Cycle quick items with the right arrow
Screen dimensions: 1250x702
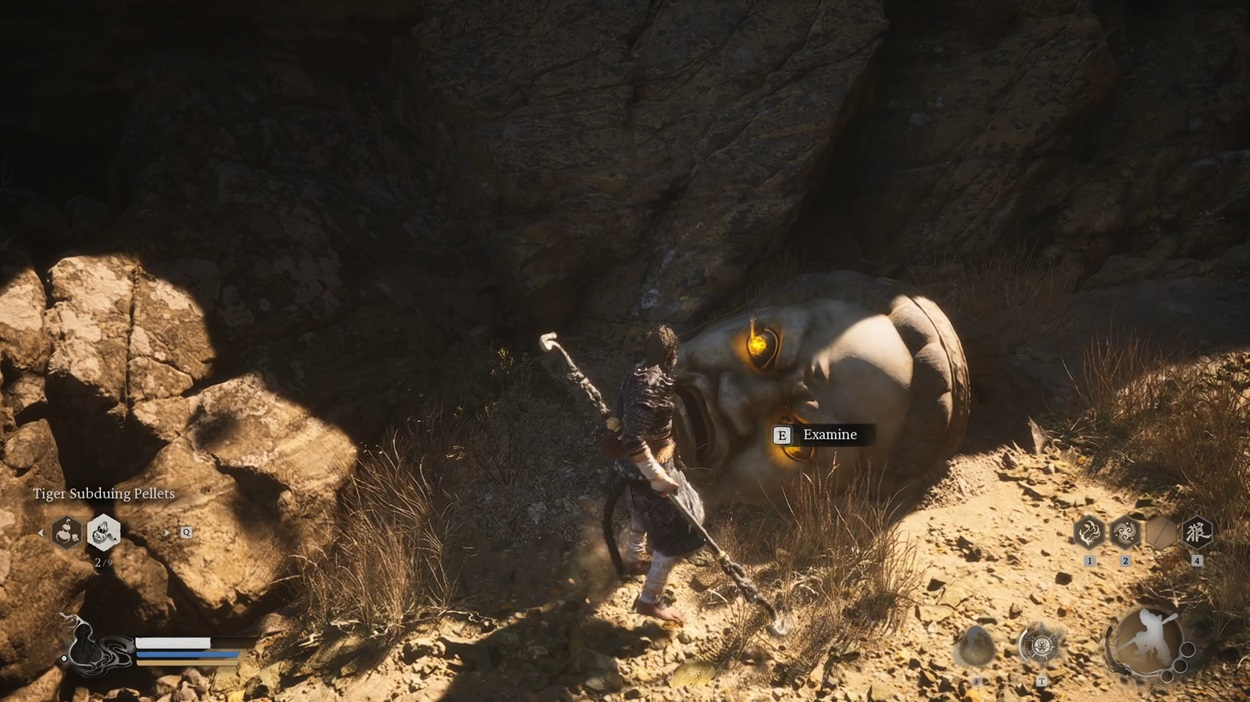point(166,533)
